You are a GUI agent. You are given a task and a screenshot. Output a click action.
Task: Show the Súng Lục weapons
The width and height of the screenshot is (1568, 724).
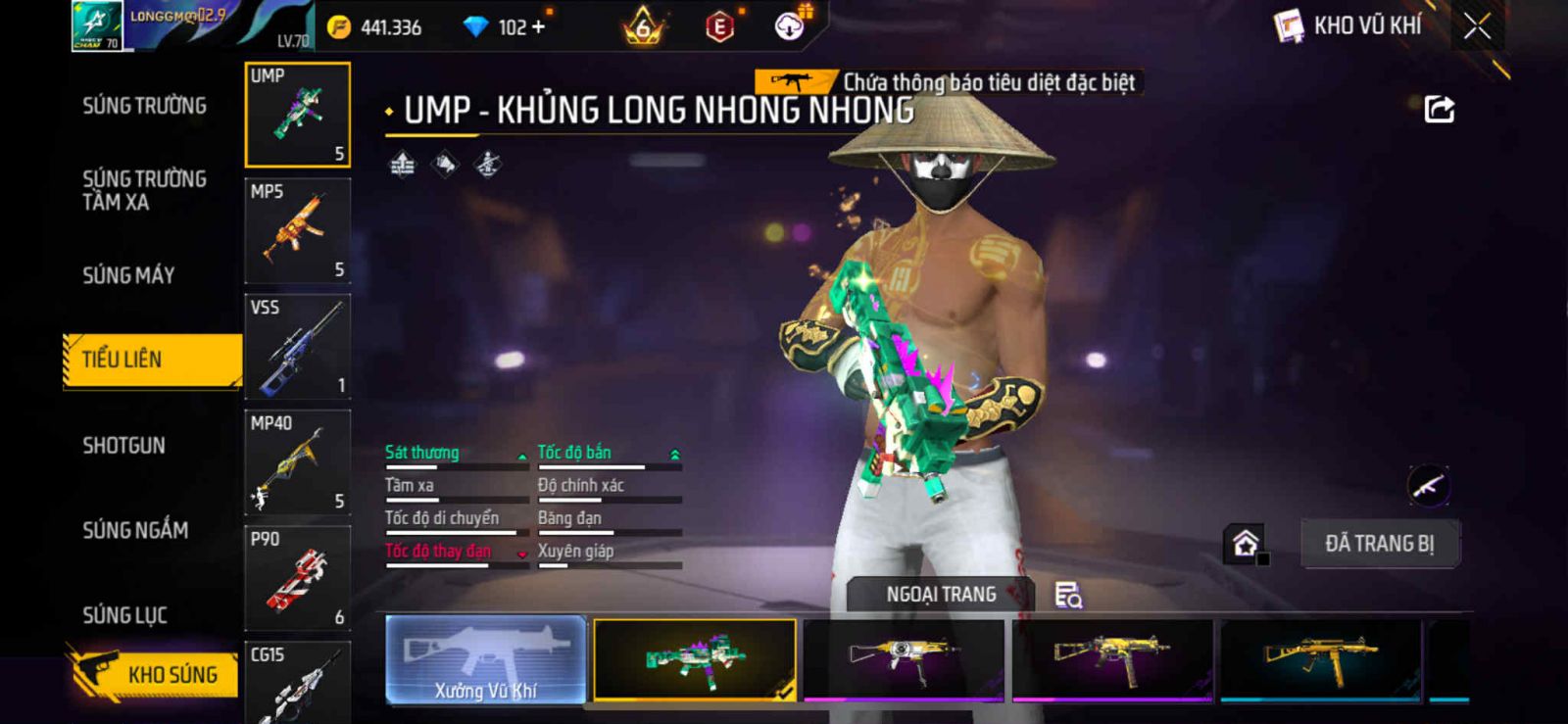tap(124, 615)
